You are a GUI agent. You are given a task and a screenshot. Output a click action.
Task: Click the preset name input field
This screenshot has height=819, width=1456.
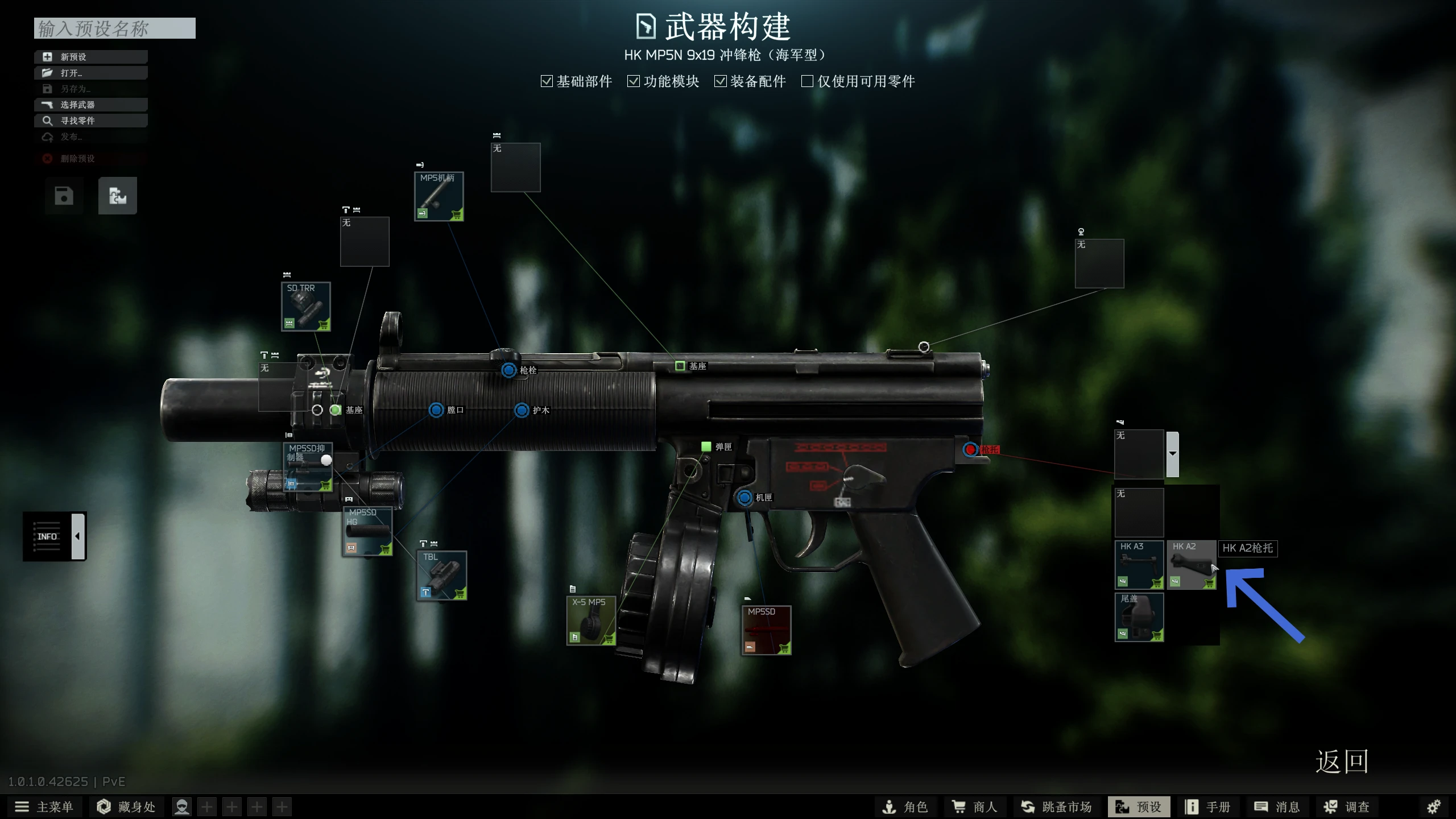pyautogui.click(x=114, y=28)
